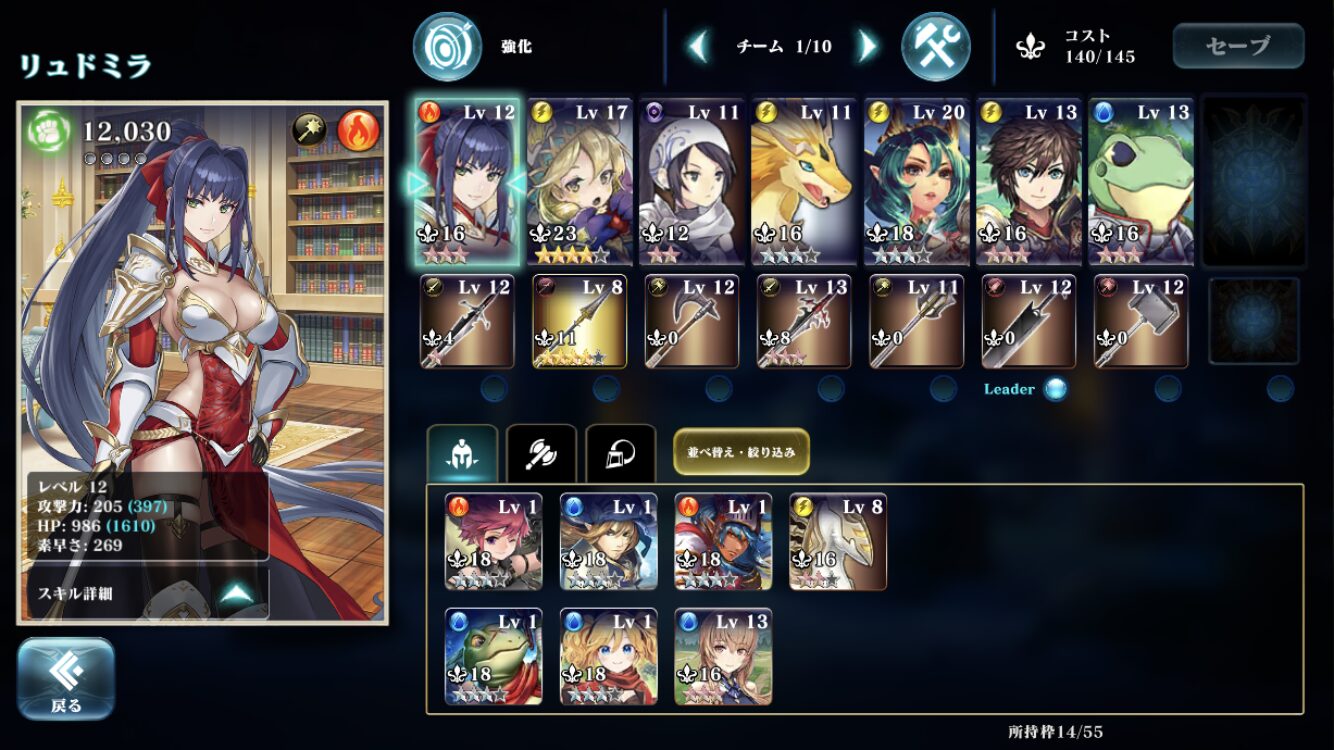Open the 並べ替え・絞り込み sort filter
1334x750 pixels.
tap(741, 451)
